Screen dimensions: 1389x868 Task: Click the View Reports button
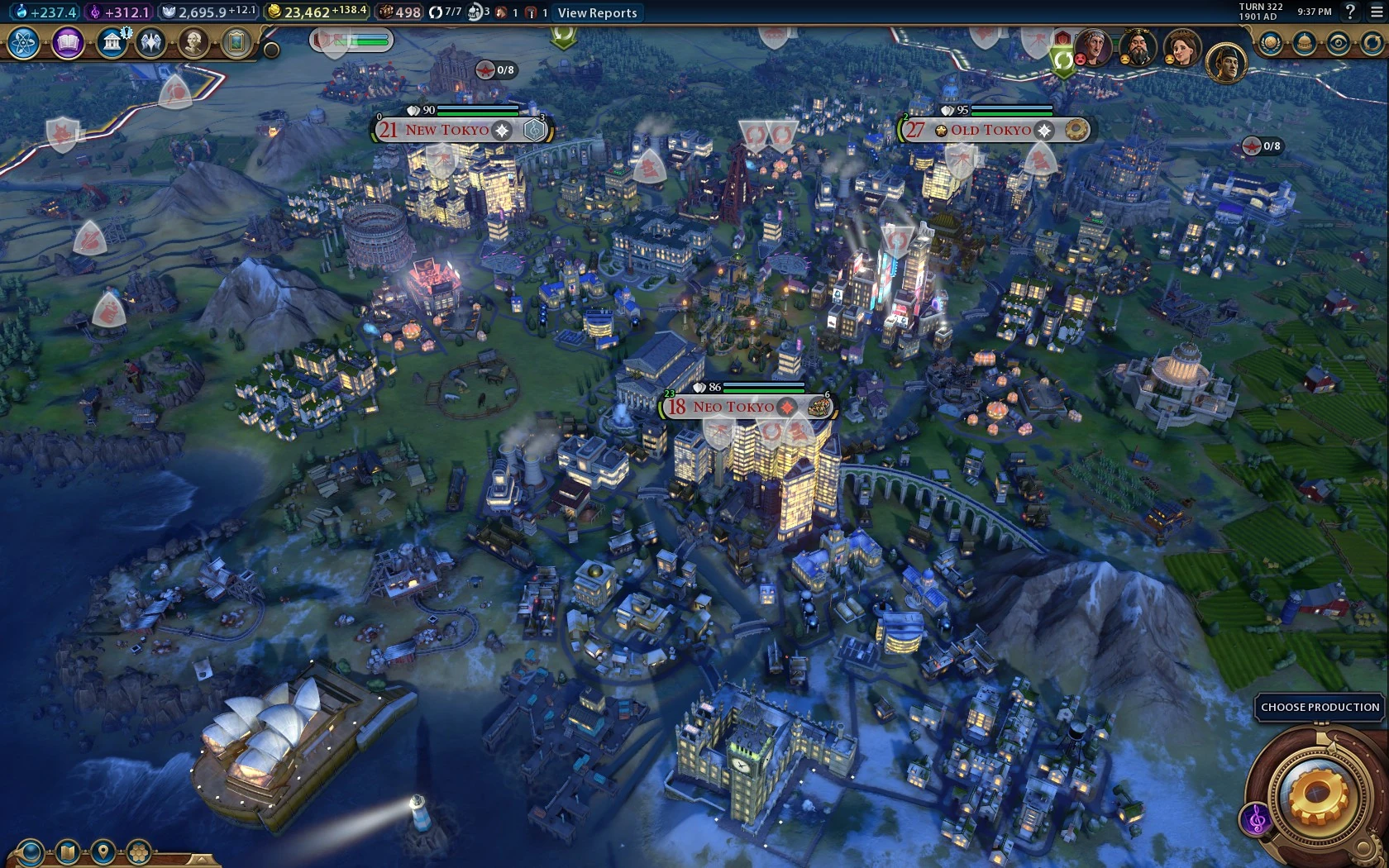pos(597,13)
